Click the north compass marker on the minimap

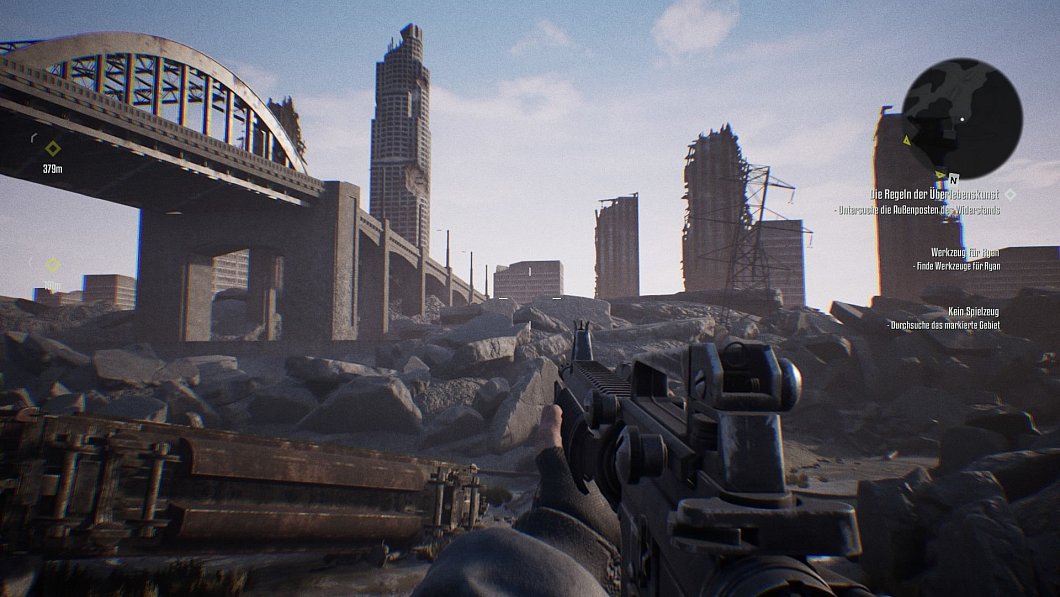click(x=954, y=179)
